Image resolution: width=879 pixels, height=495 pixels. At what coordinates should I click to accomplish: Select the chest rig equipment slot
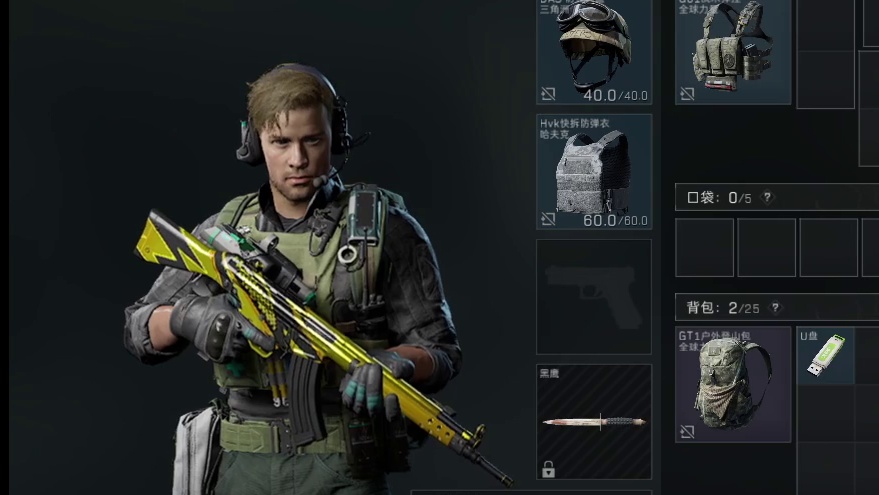click(733, 52)
